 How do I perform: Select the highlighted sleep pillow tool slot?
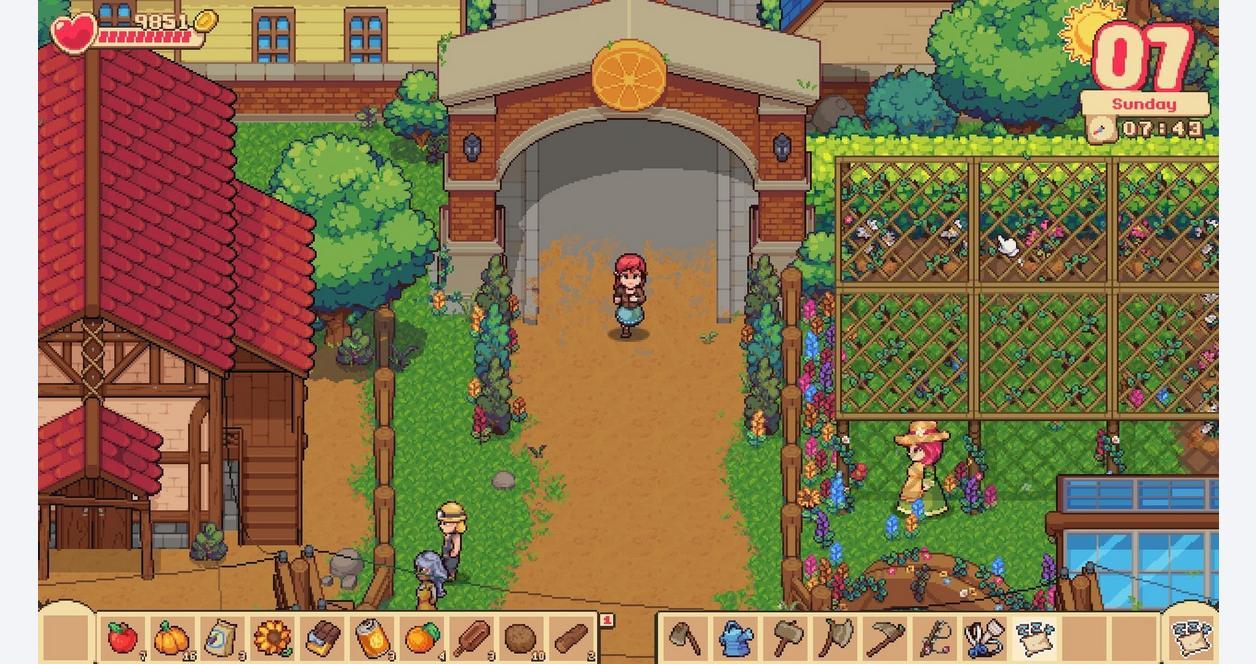pyautogui.click(x=1034, y=637)
